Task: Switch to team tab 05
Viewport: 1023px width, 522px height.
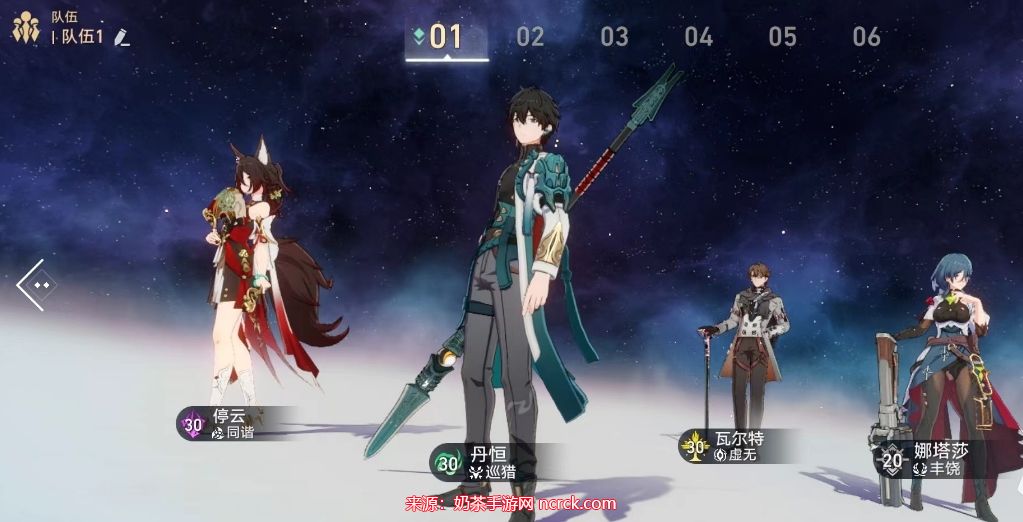Action: coord(782,38)
